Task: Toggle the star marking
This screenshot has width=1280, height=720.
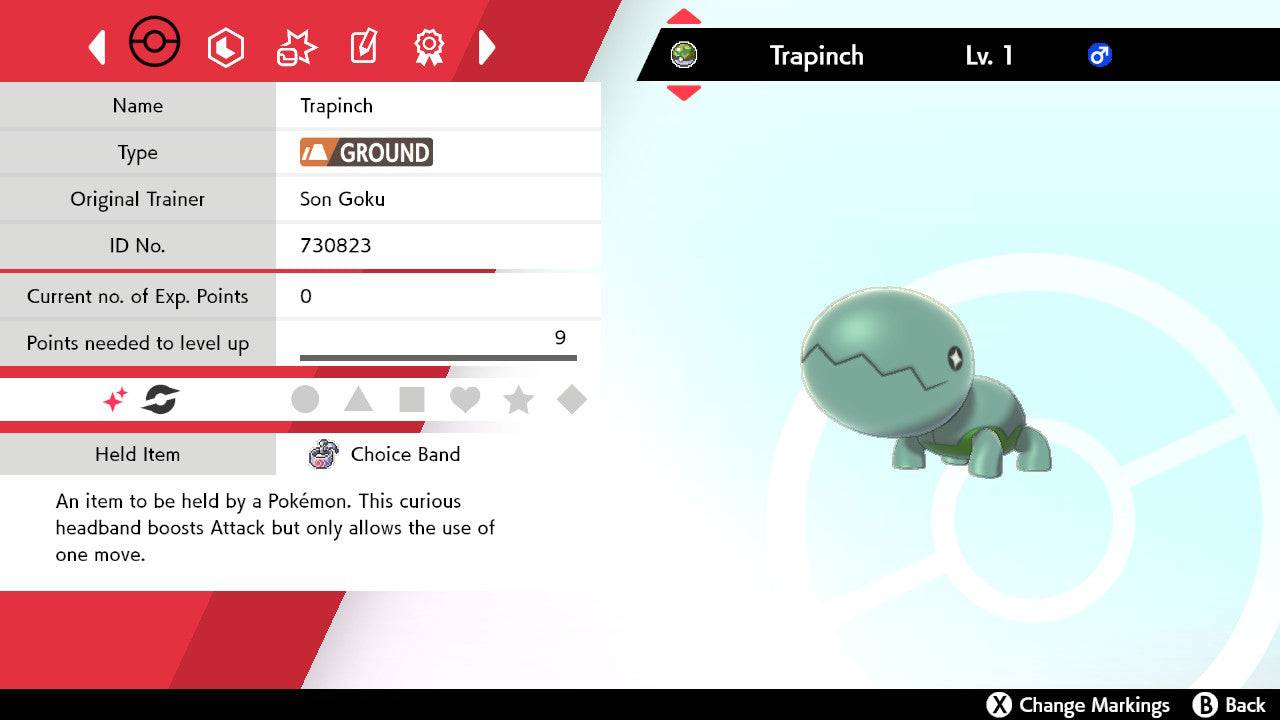Action: 518,400
